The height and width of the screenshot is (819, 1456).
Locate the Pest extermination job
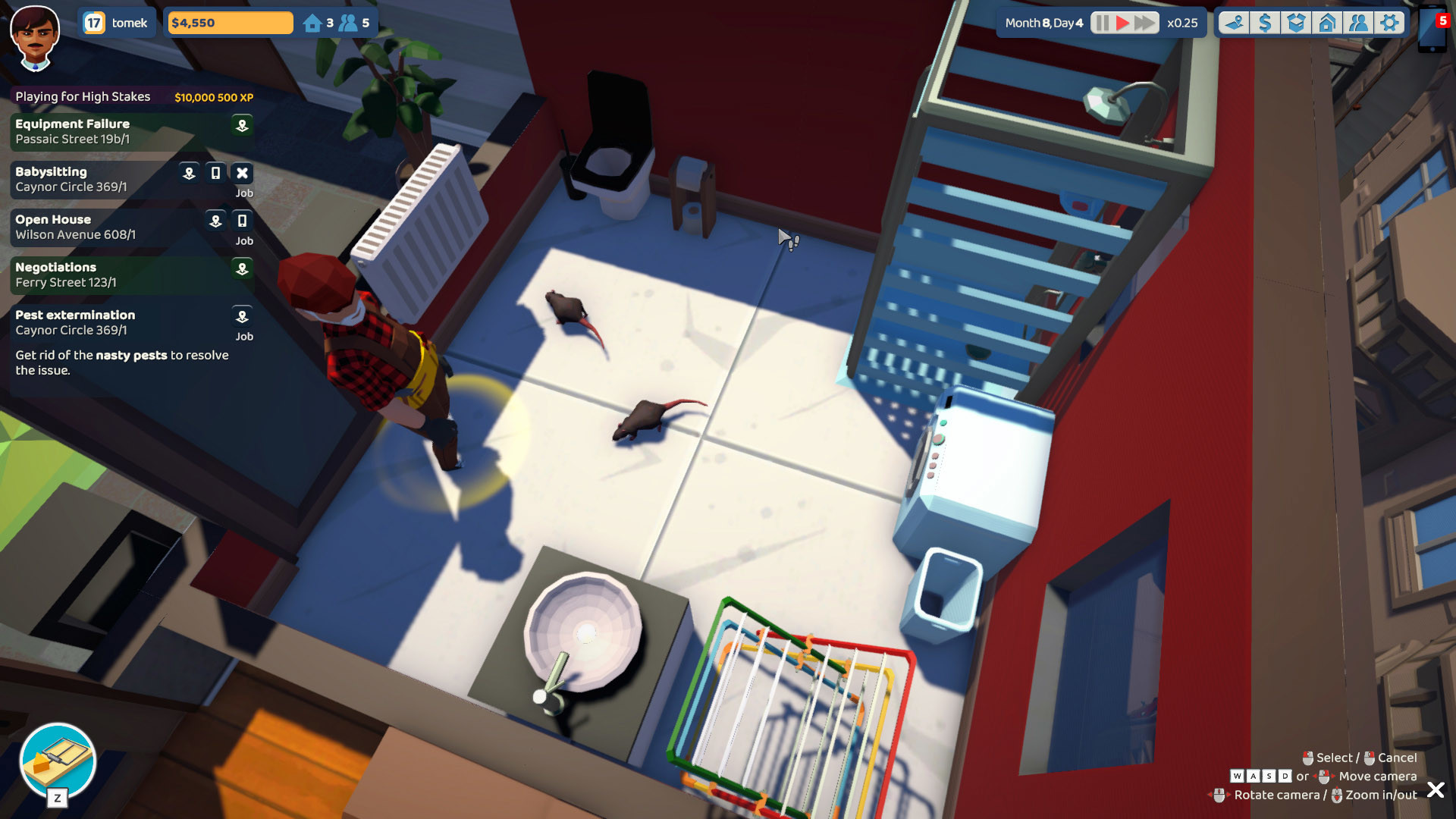pyautogui.click(x=242, y=318)
